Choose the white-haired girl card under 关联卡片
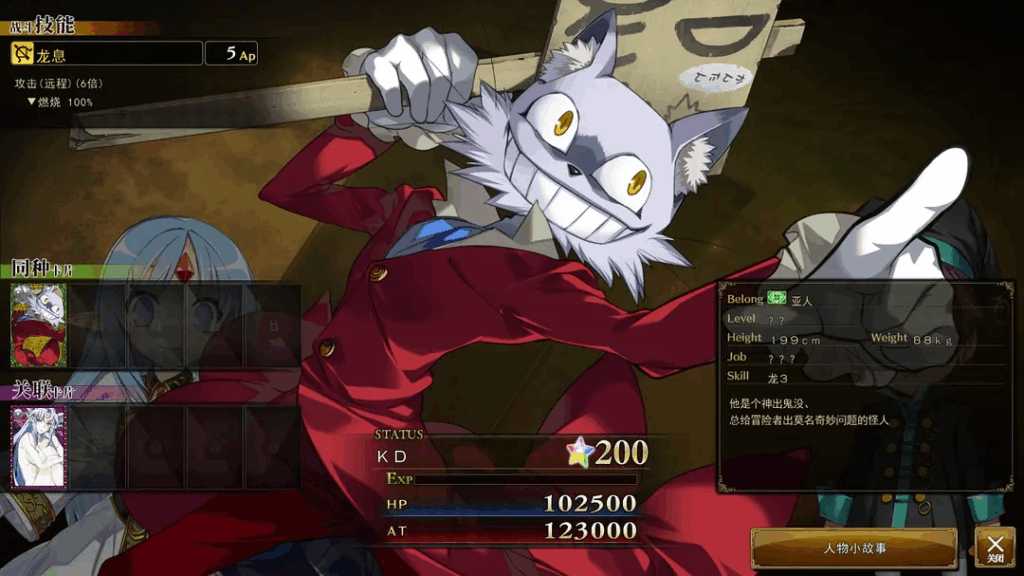The height and width of the screenshot is (576, 1024). pyautogui.click(x=38, y=446)
